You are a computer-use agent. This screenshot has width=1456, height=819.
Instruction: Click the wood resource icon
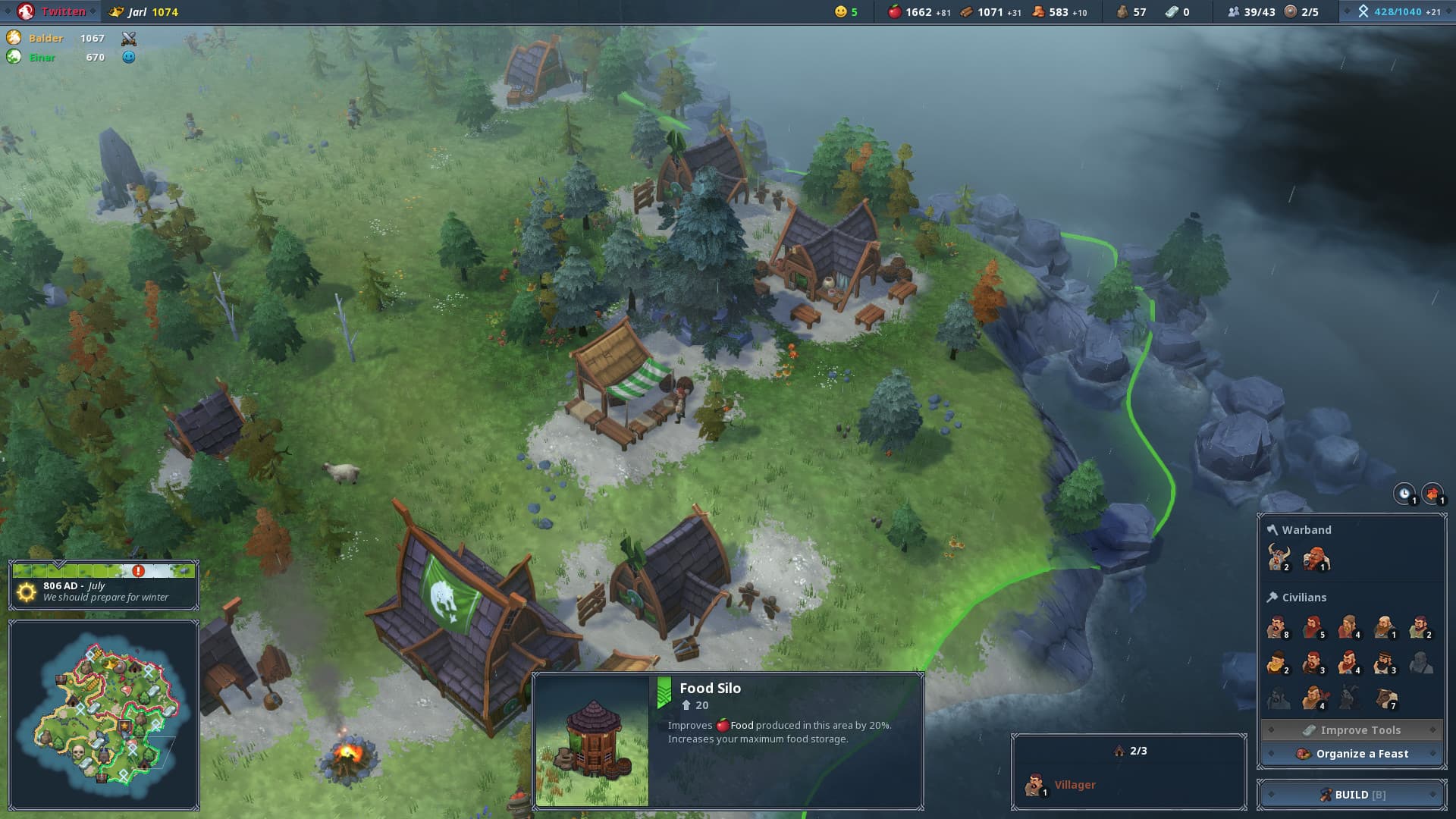click(965, 12)
